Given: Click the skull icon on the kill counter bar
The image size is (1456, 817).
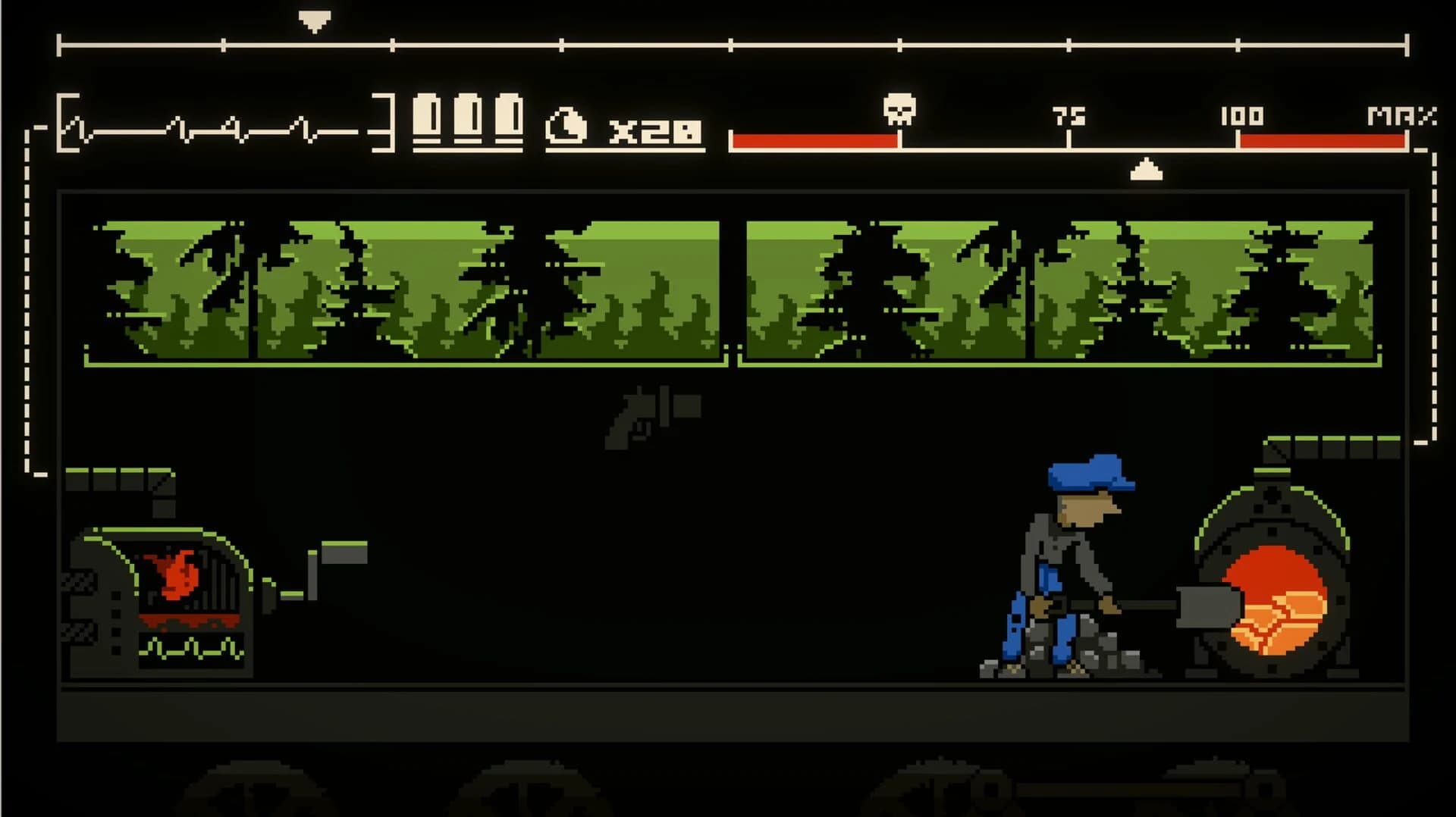Looking at the screenshot, I should [x=899, y=108].
